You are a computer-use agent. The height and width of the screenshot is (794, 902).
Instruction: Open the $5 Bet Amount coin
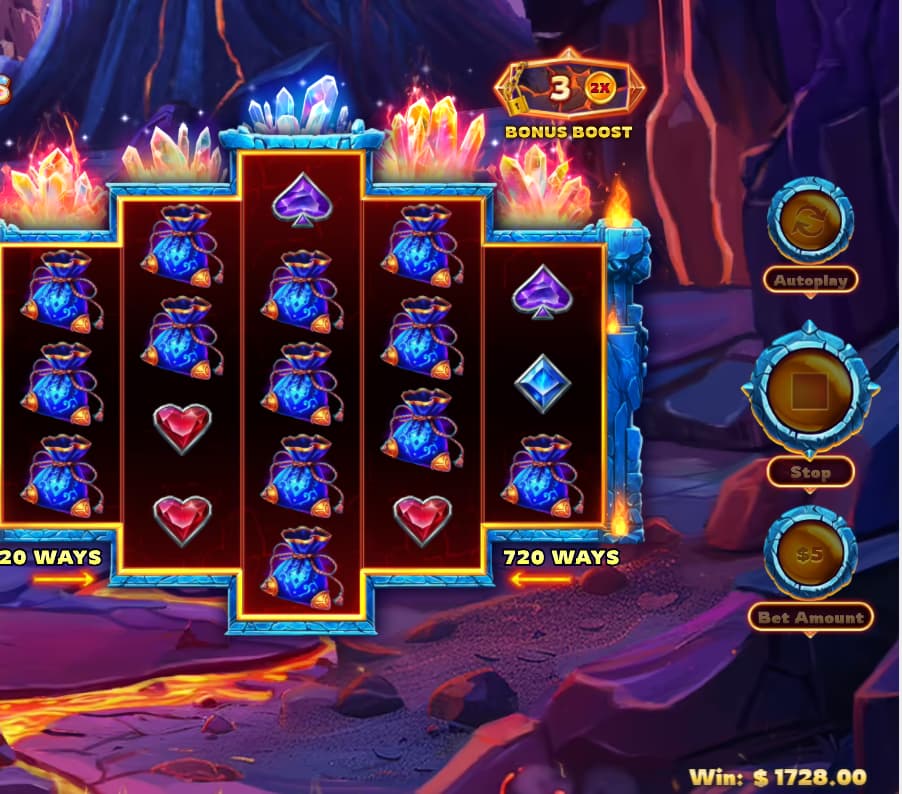click(809, 553)
